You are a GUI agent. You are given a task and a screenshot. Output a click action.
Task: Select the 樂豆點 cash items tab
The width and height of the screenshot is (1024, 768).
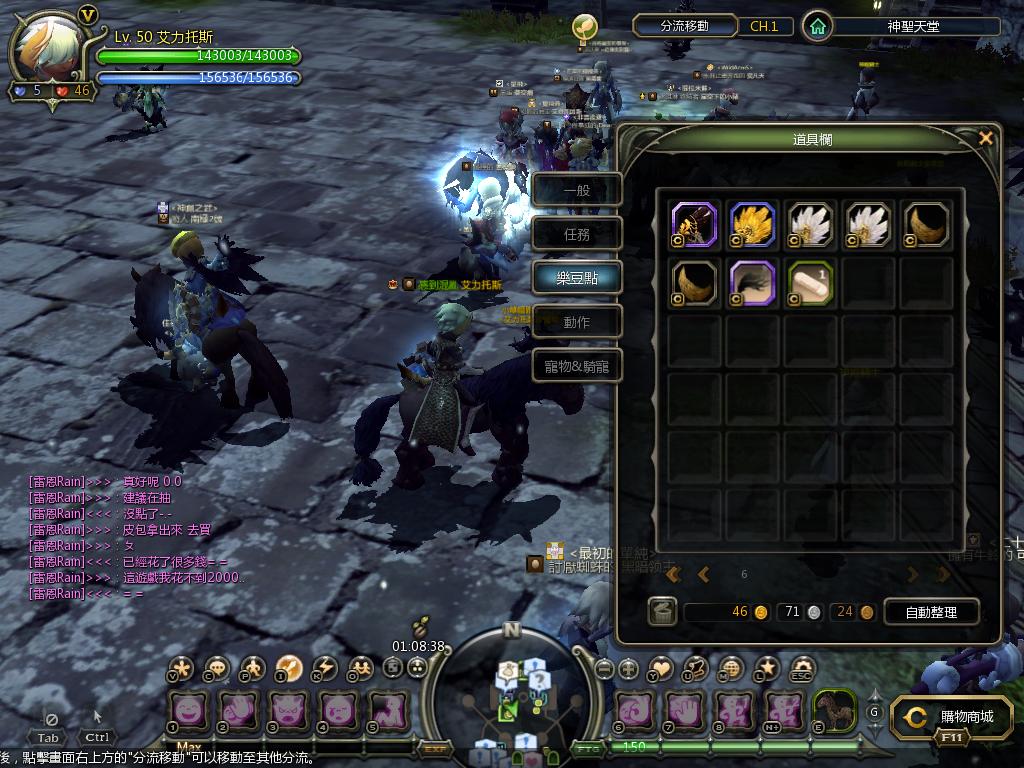[x=577, y=278]
